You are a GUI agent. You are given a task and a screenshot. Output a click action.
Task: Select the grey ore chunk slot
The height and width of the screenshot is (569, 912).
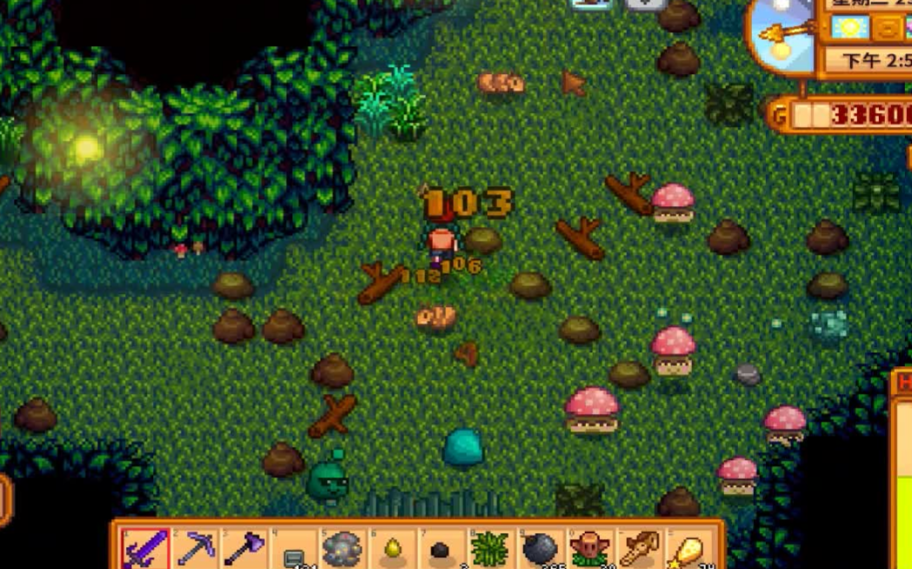pyautogui.click(x=342, y=548)
